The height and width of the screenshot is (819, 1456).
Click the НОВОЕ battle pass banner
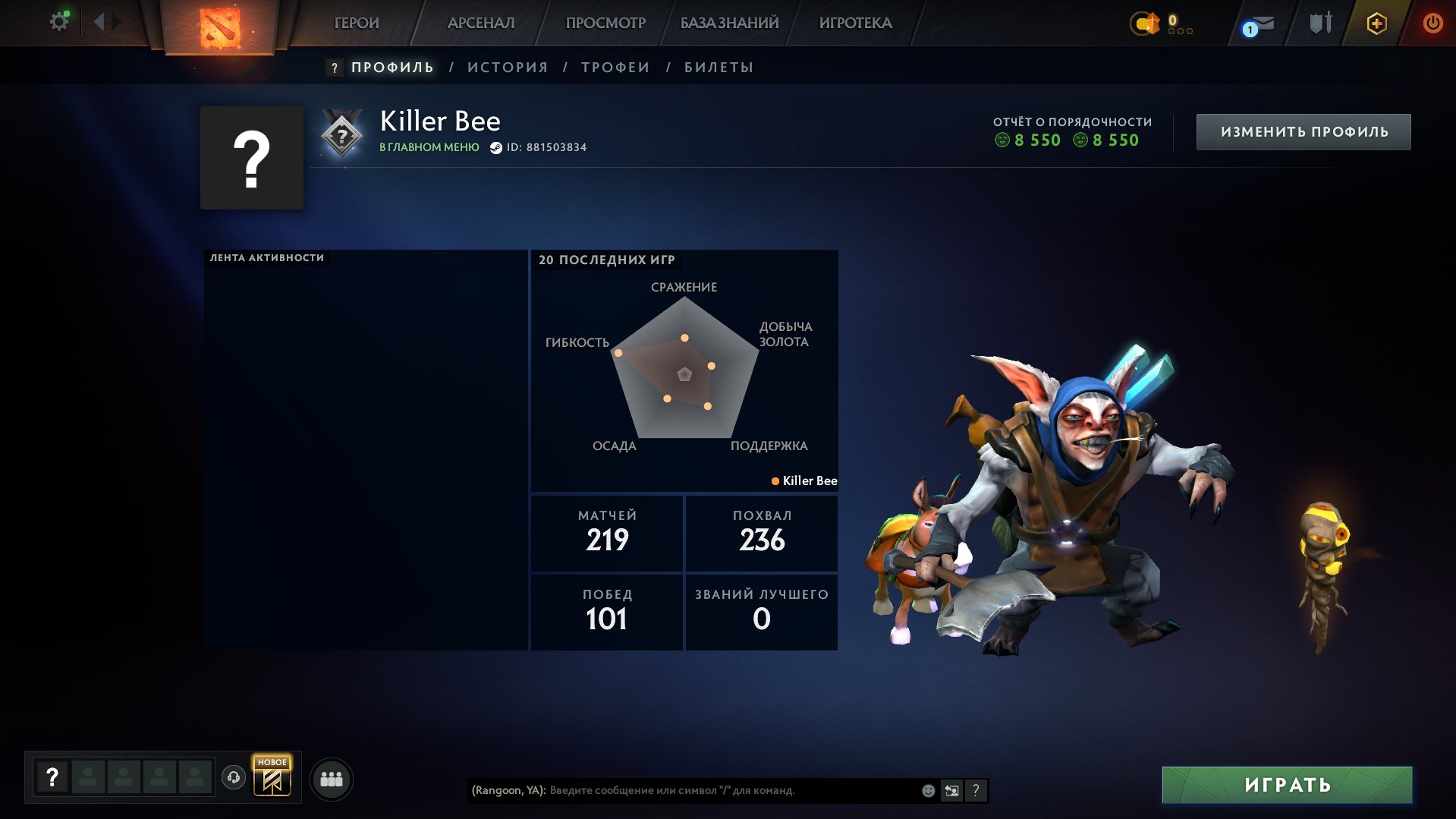(x=273, y=777)
